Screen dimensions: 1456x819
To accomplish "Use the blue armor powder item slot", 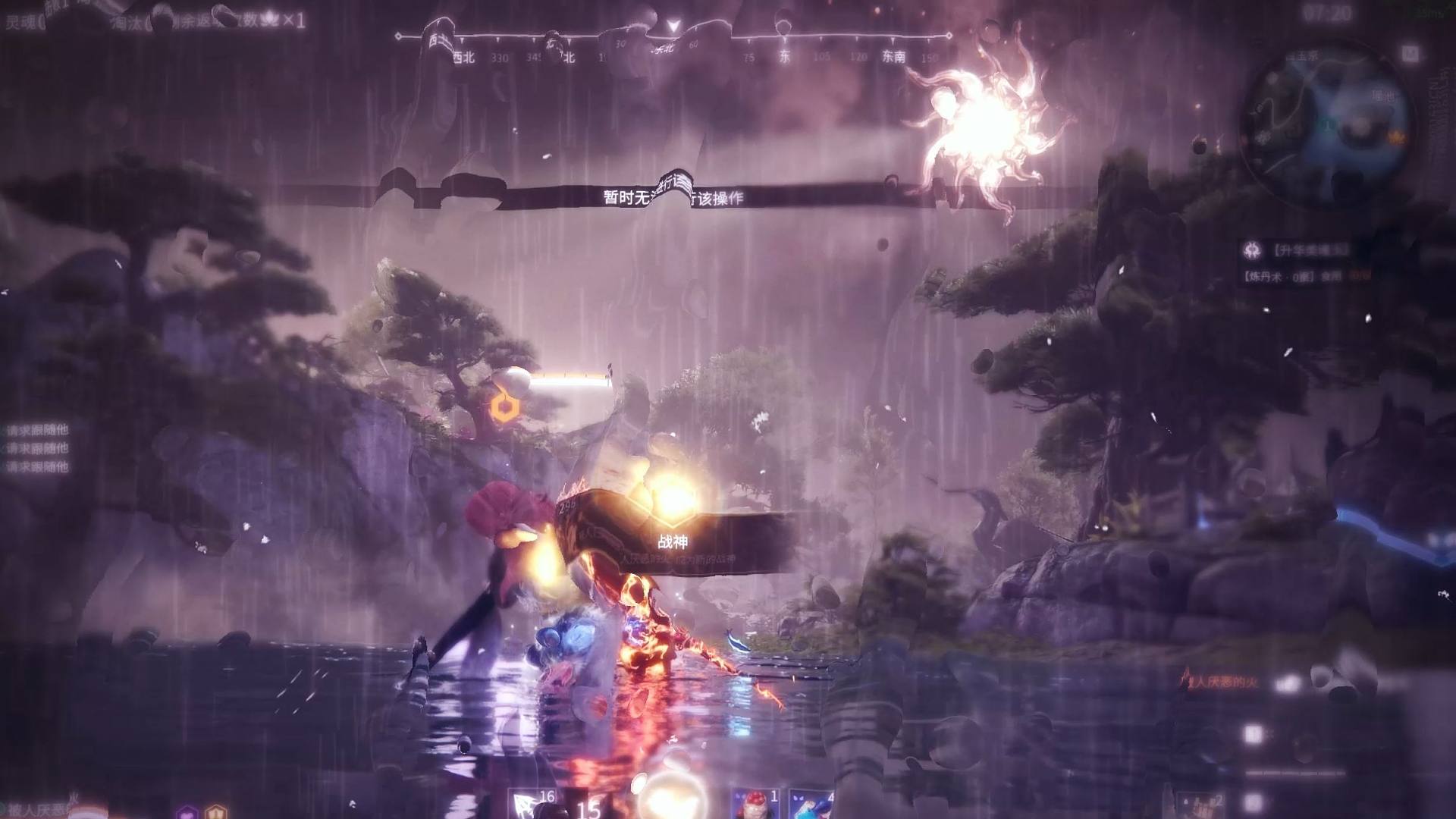I will (811, 804).
